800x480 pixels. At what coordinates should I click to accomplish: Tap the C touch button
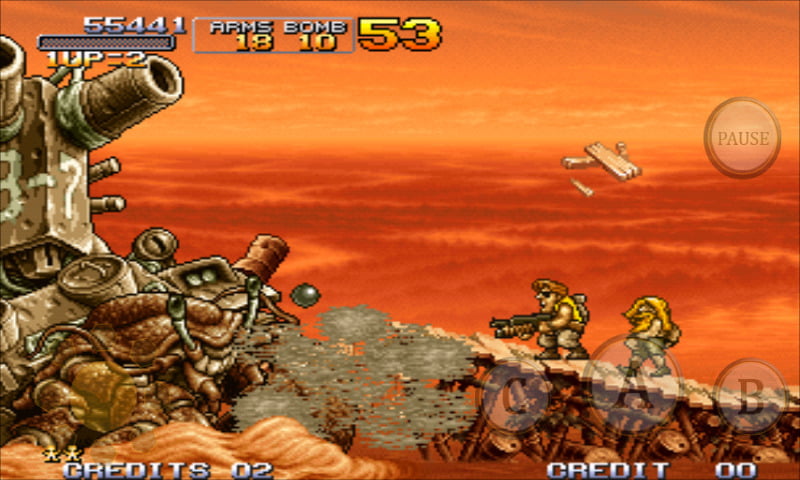tap(518, 396)
